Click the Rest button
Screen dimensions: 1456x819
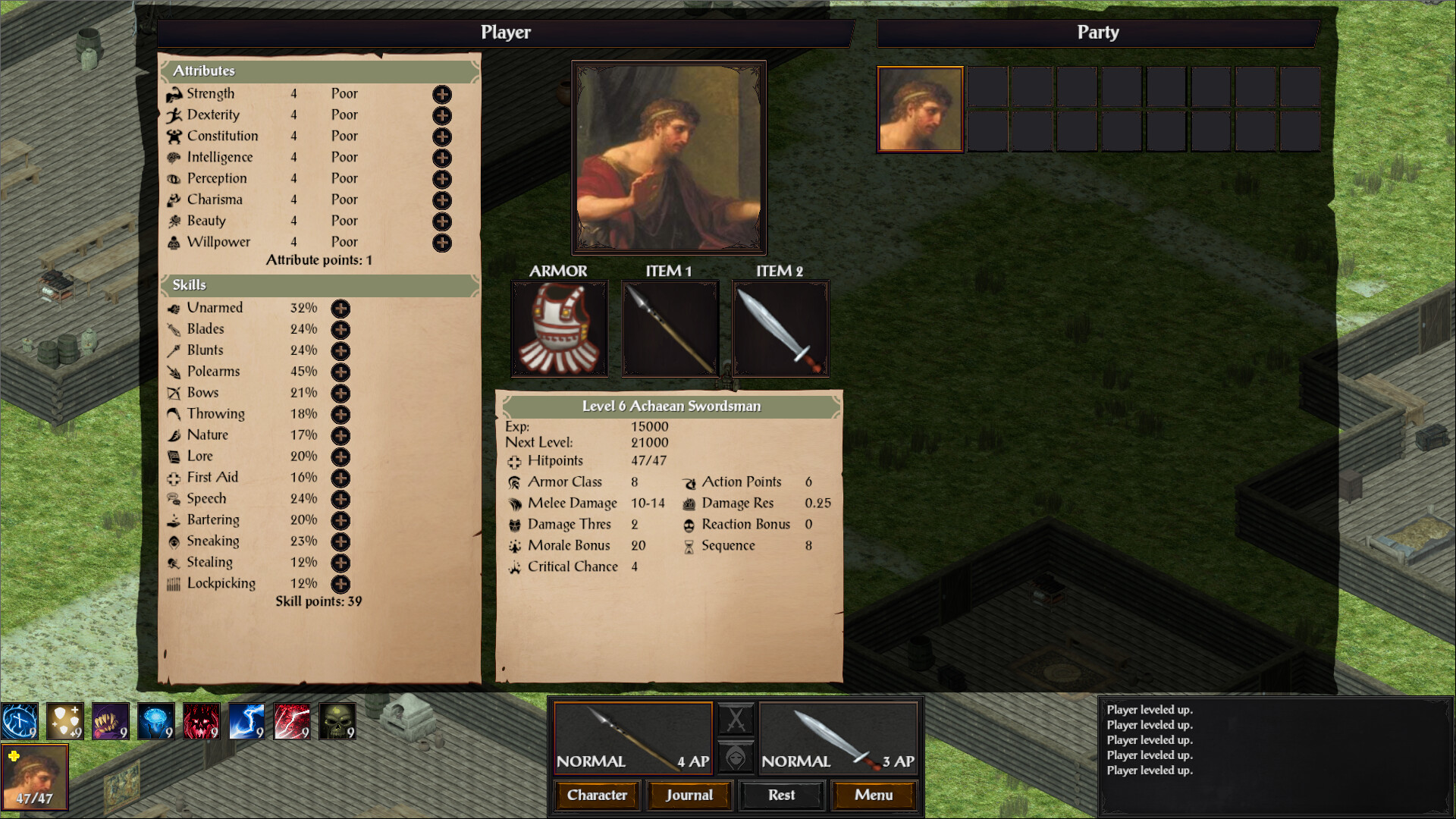click(x=781, y=795)
